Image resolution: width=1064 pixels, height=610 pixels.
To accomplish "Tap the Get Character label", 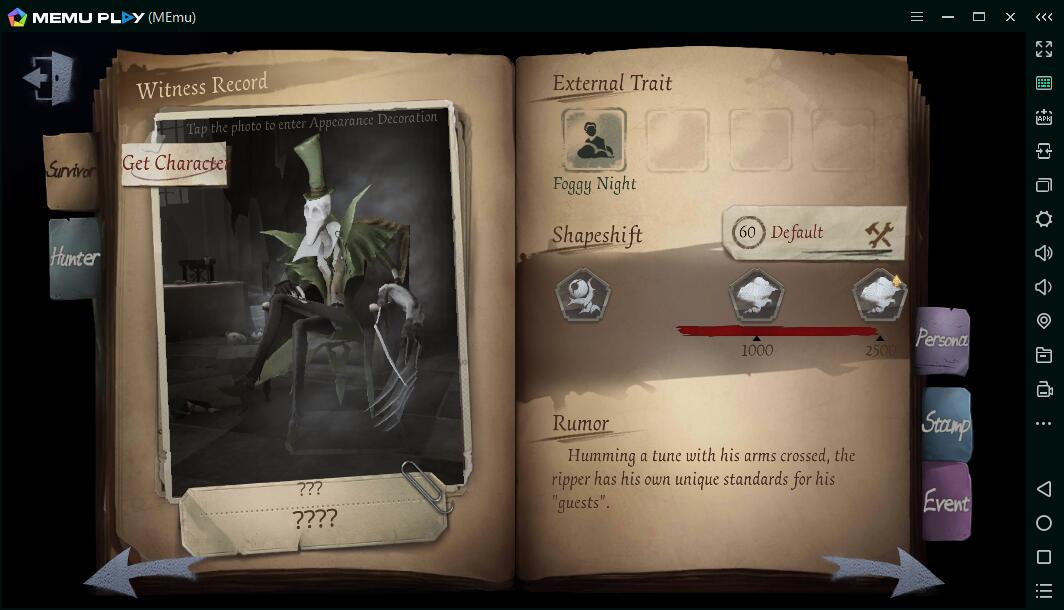I will (175, 163).
